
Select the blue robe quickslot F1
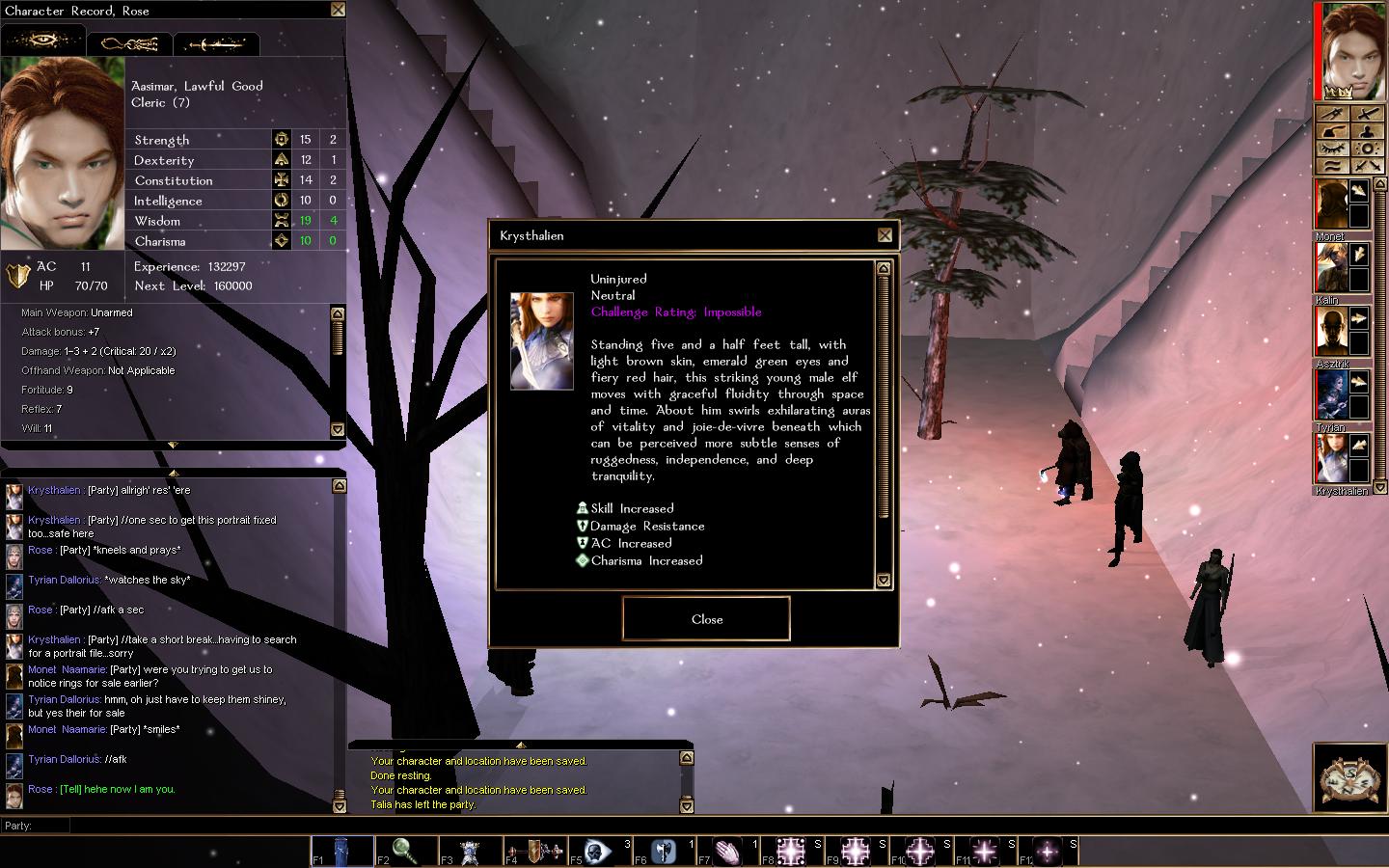341,851
